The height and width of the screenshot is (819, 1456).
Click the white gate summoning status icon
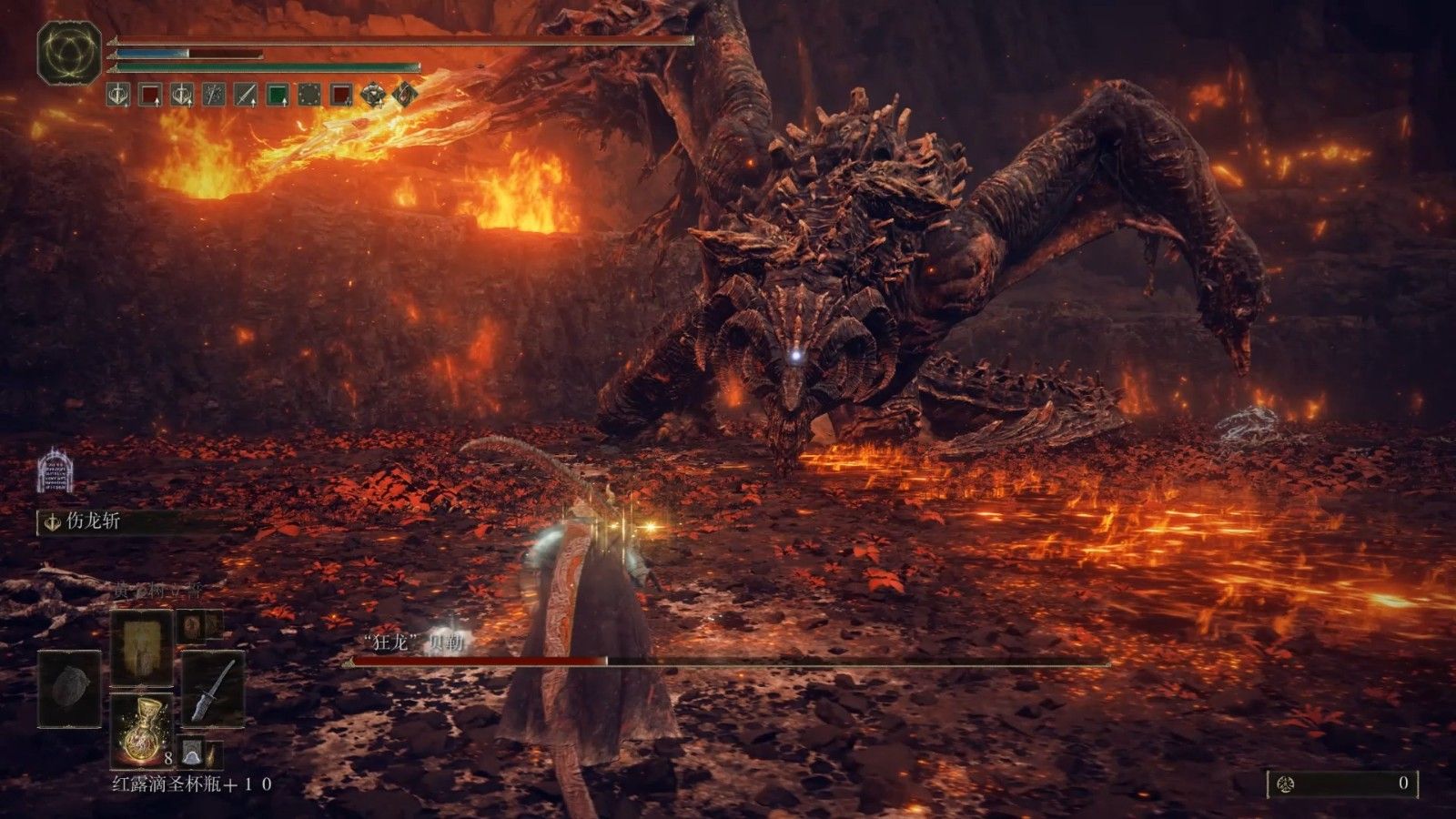[55, 470]
